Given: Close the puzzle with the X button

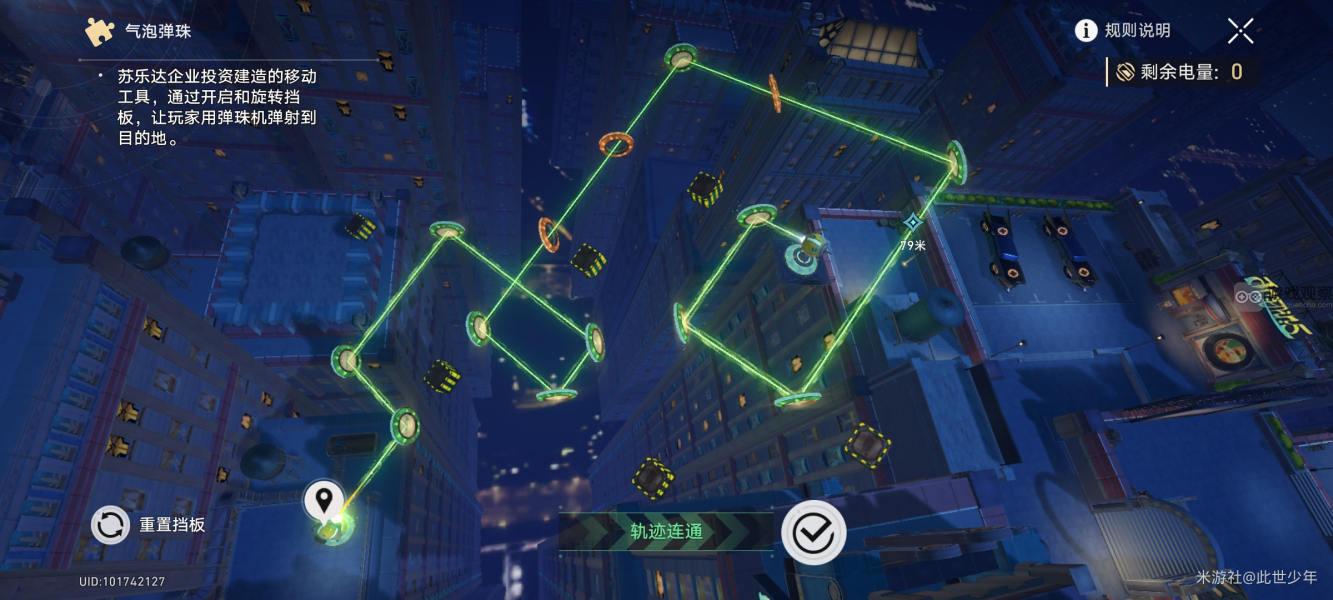Looking at the screenshot, I should point(1240,31).
